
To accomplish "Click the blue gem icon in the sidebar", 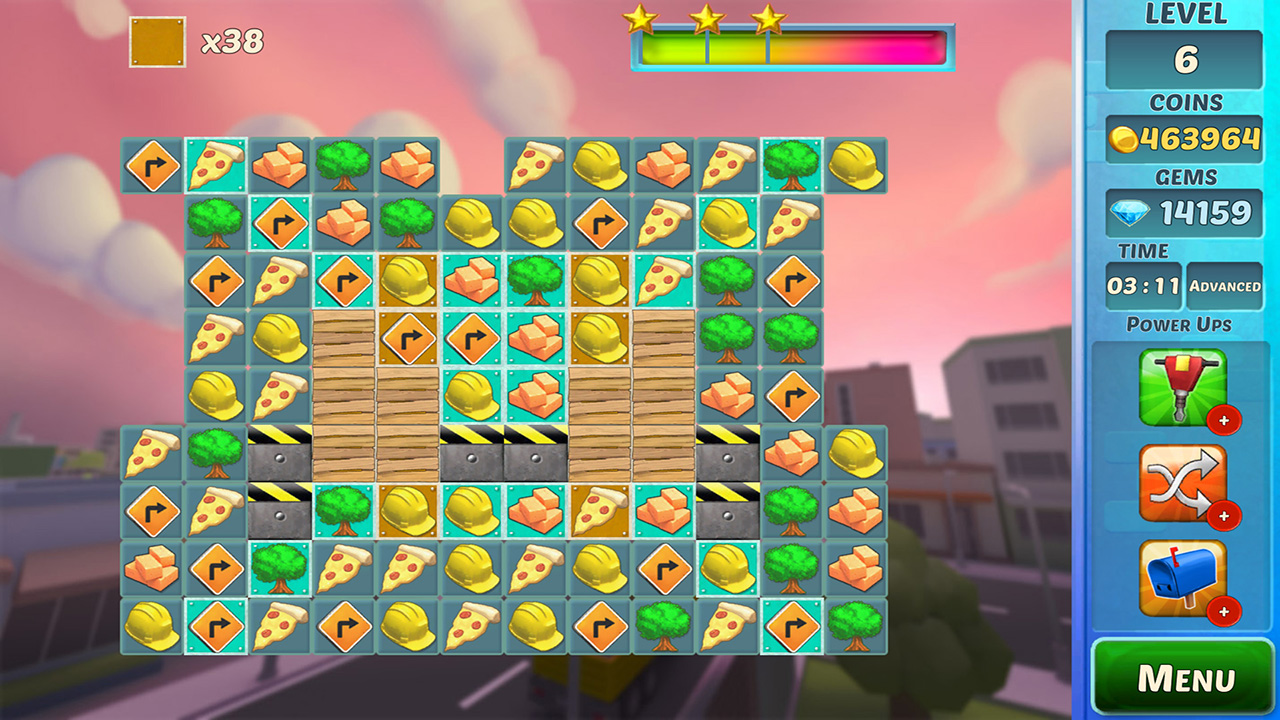I will [x=1128, y=213].
